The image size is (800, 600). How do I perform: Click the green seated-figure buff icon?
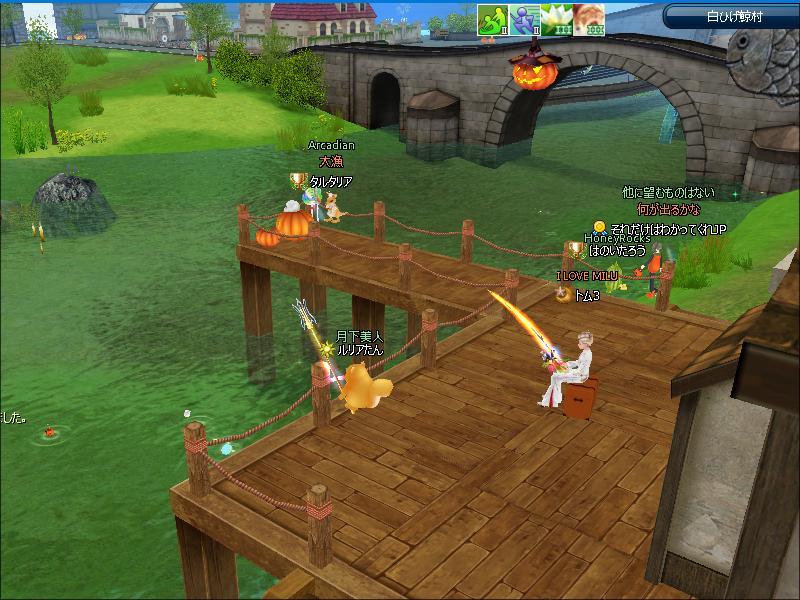click(493, 21)
